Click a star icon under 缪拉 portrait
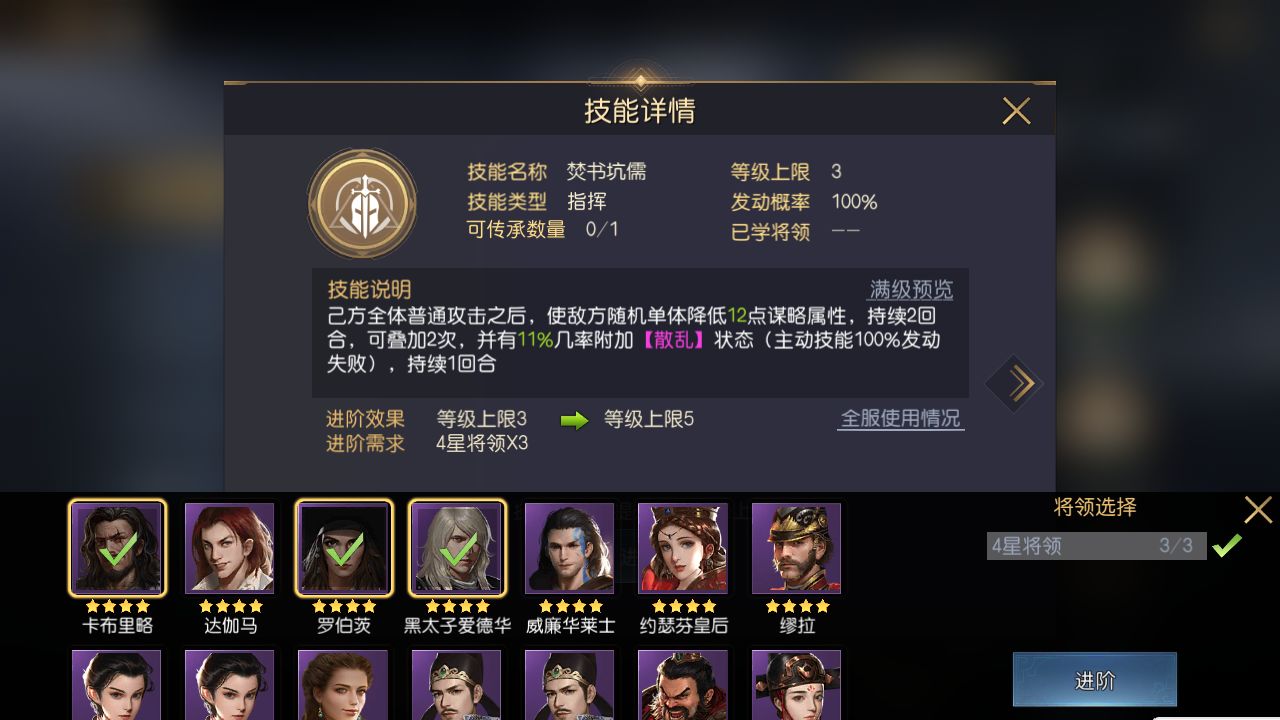The image size is (1280, 720). pos(797,605)
